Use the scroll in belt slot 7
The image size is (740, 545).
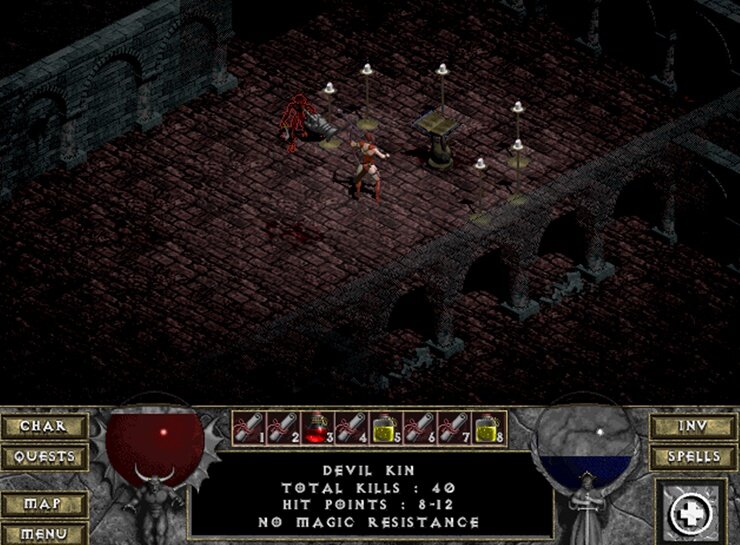pos(455,426)
